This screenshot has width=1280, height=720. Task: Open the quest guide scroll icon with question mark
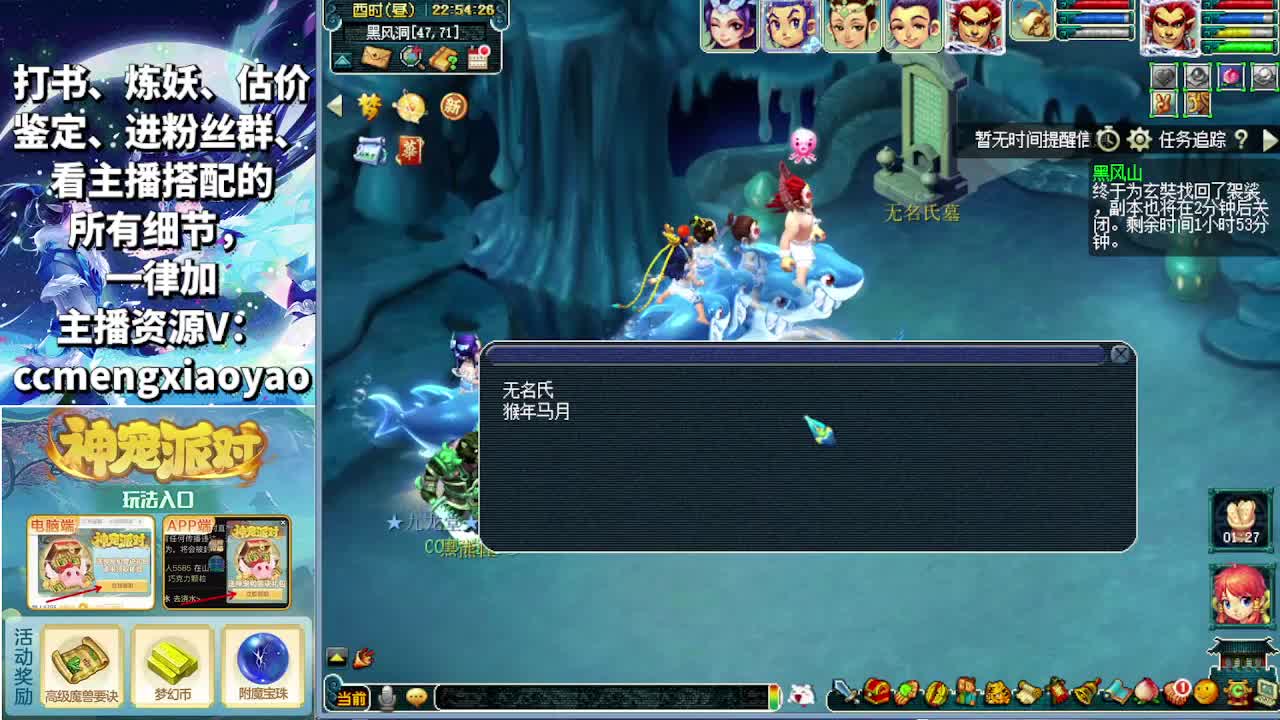point(443,57)
